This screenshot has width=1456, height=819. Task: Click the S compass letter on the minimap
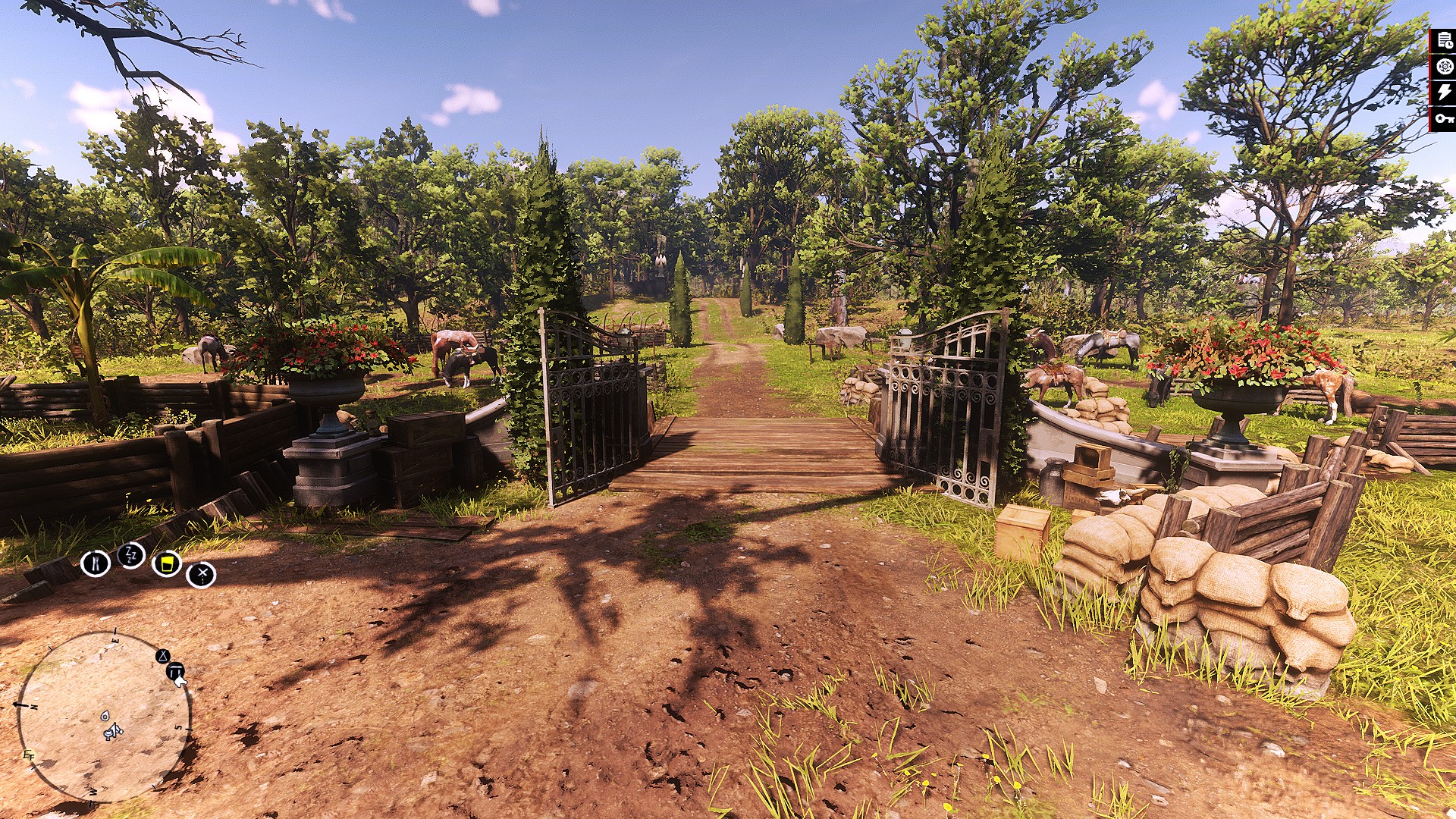[177, 726]
